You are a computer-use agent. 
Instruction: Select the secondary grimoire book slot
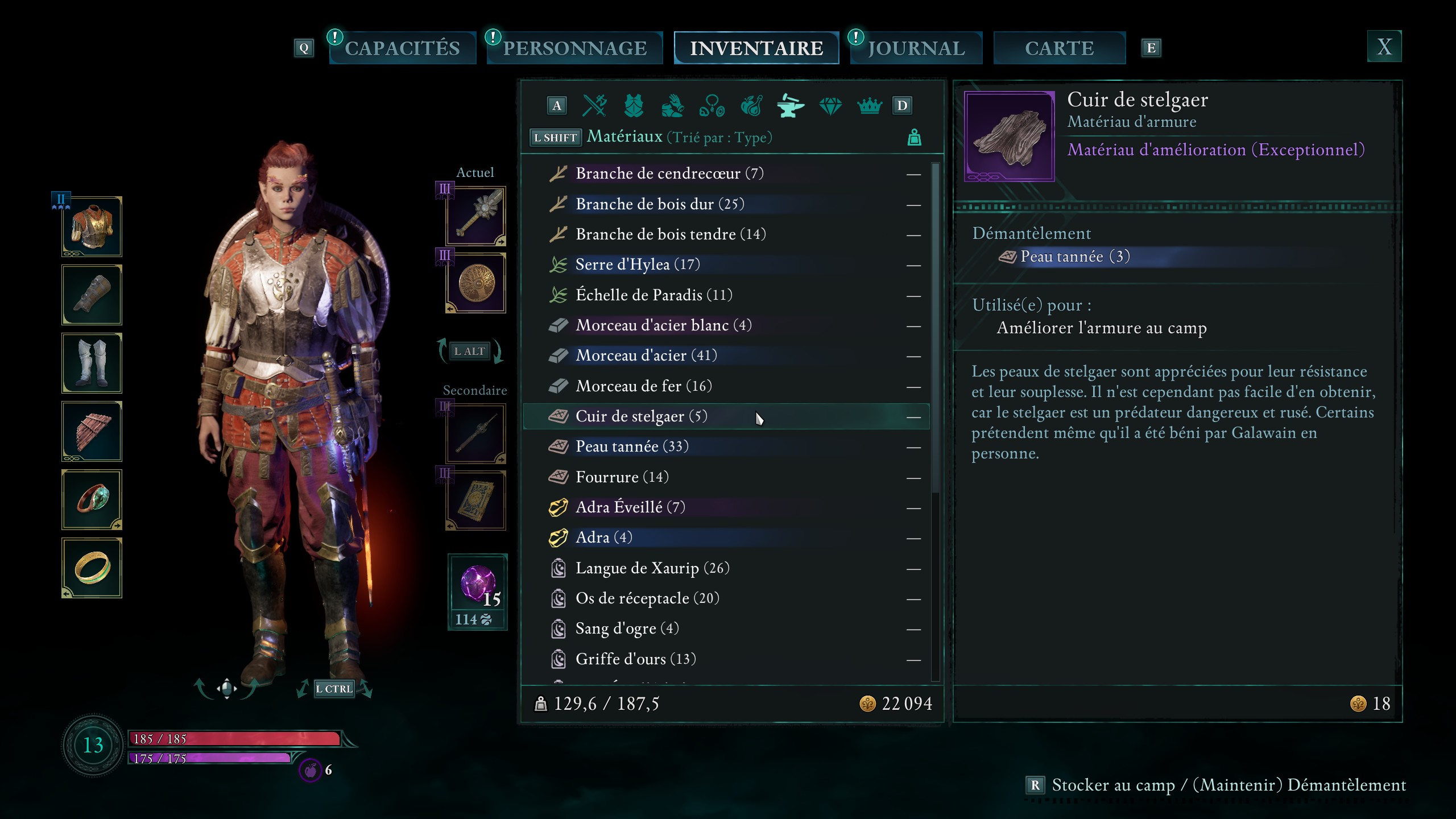coord(476,500)
